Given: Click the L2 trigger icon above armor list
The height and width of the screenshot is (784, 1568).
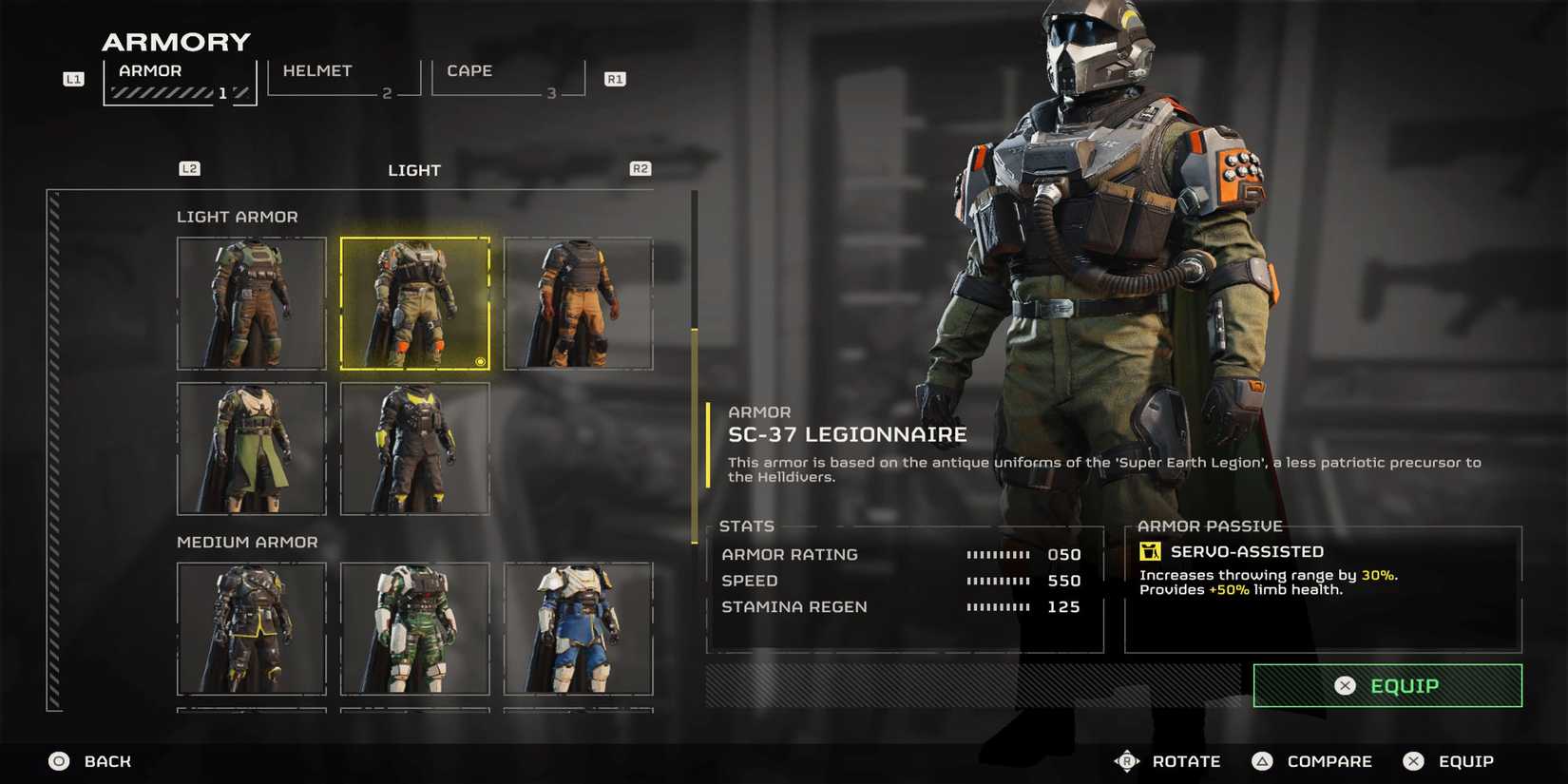Looking at the screenshot, I should click(x=190, y=168).
